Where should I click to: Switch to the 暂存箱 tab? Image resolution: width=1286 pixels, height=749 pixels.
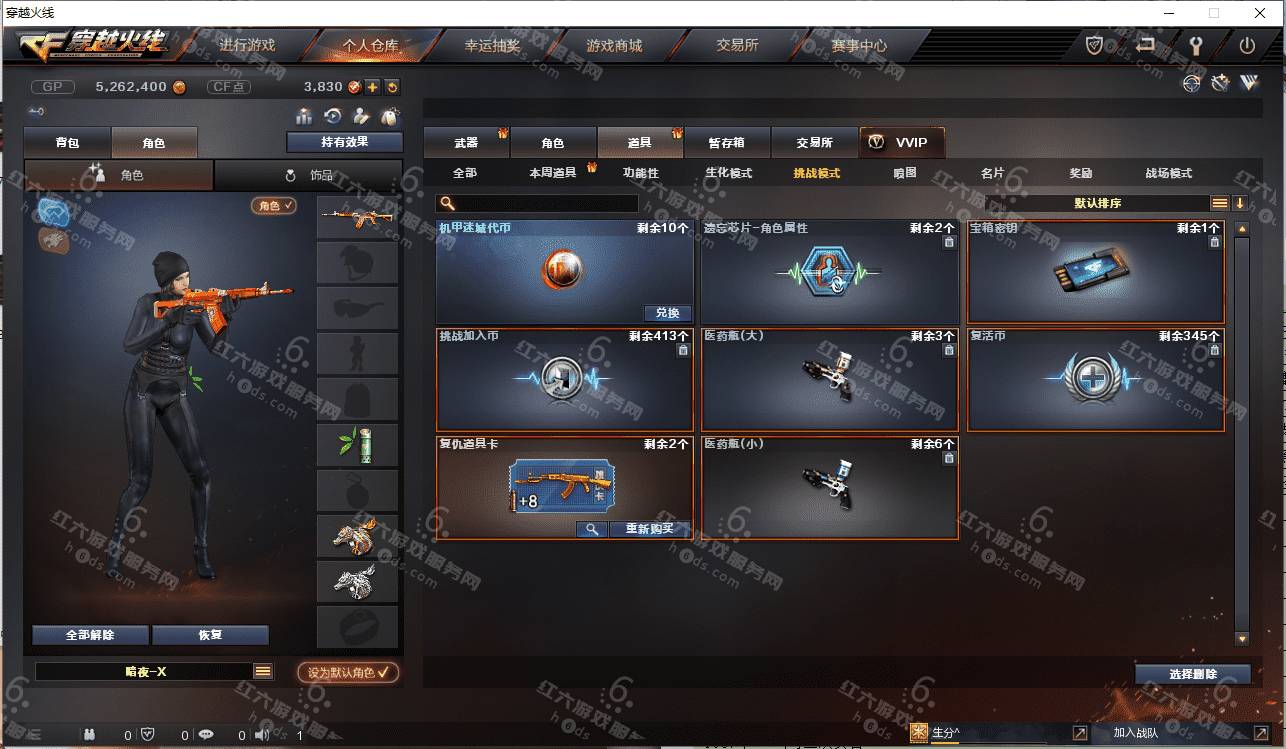point(727,143)
